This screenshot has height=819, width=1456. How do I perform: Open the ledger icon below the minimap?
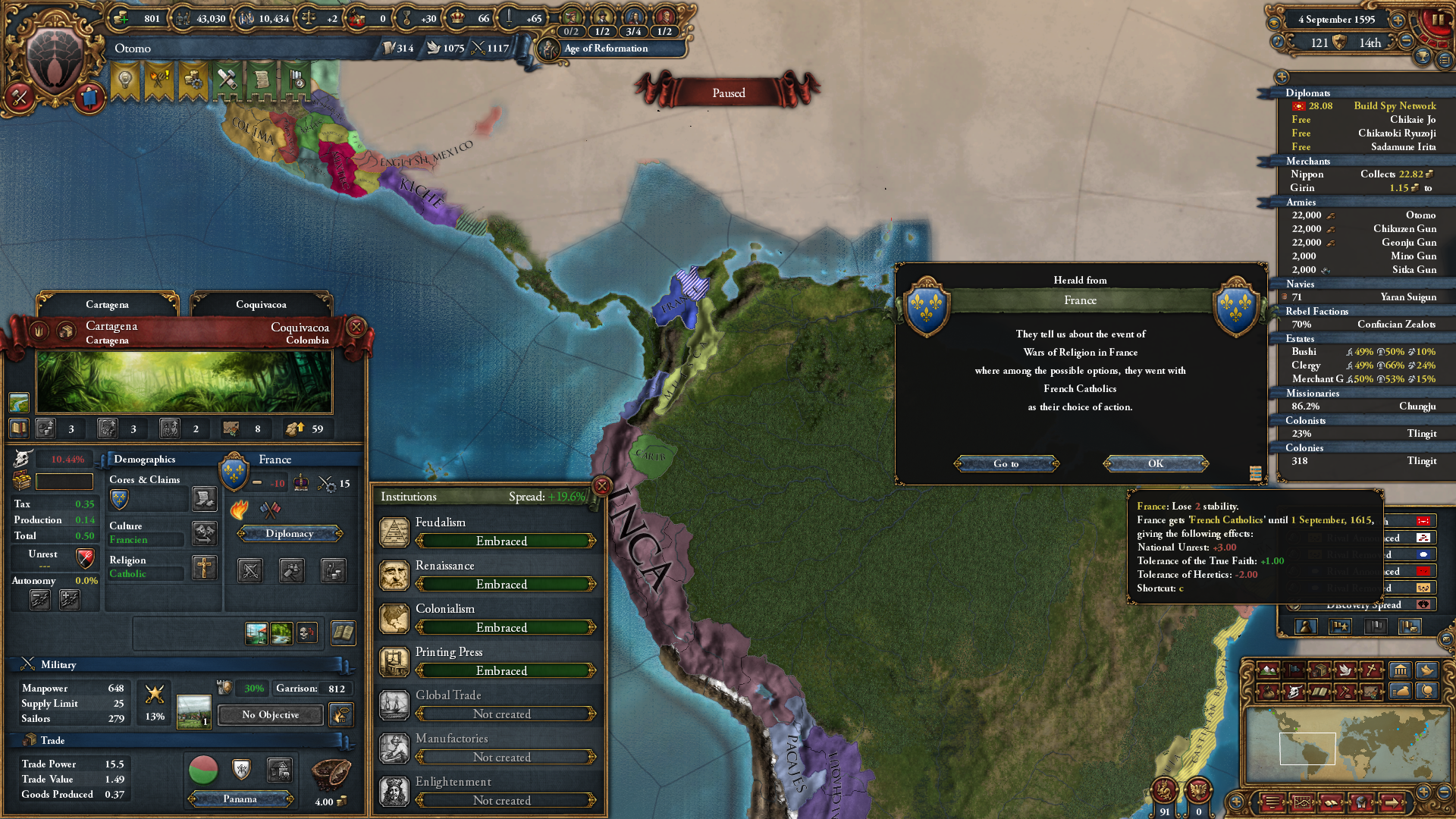tap(1332, 802)
